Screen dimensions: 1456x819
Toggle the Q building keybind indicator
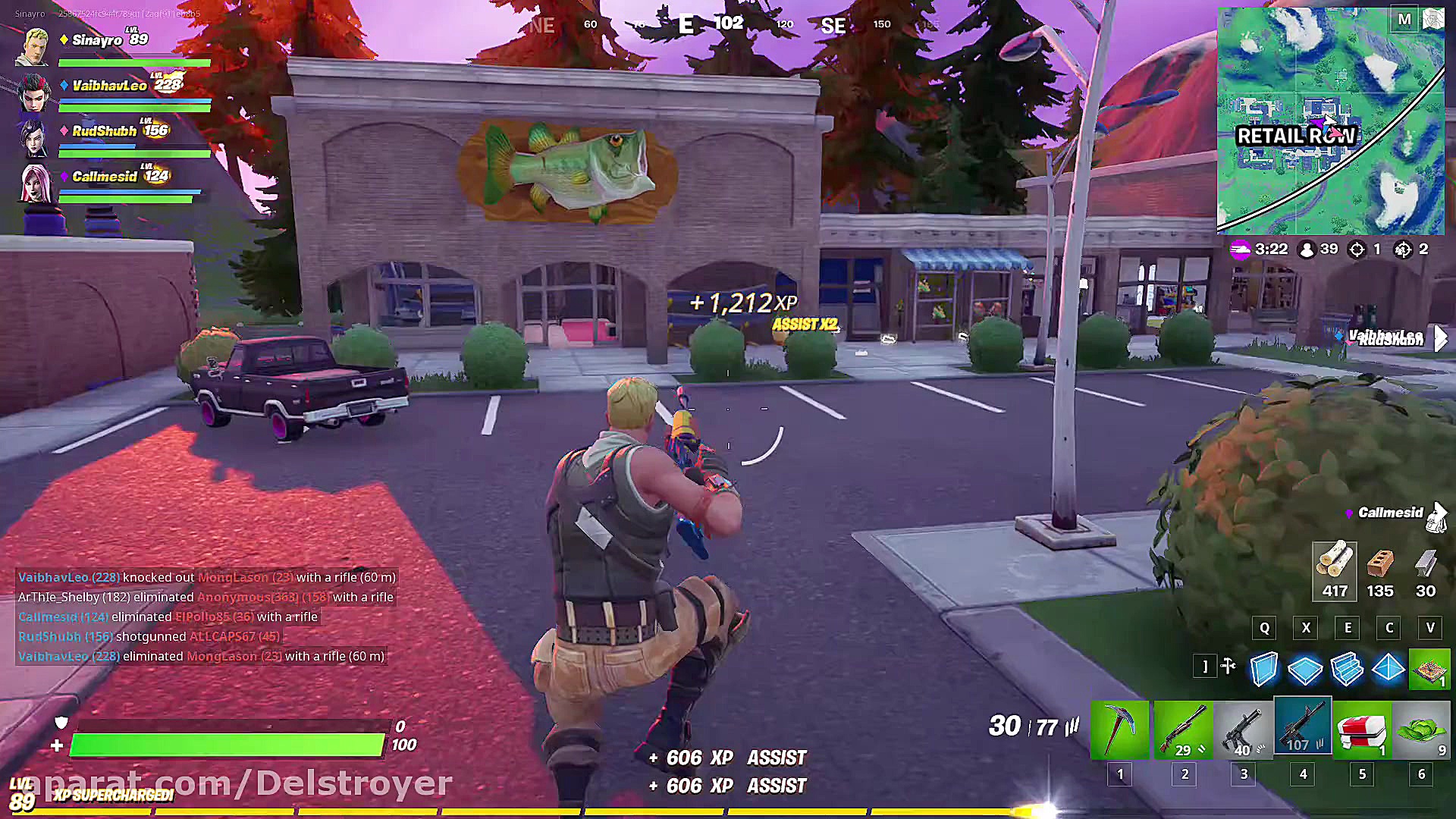tap(1264, 628)
